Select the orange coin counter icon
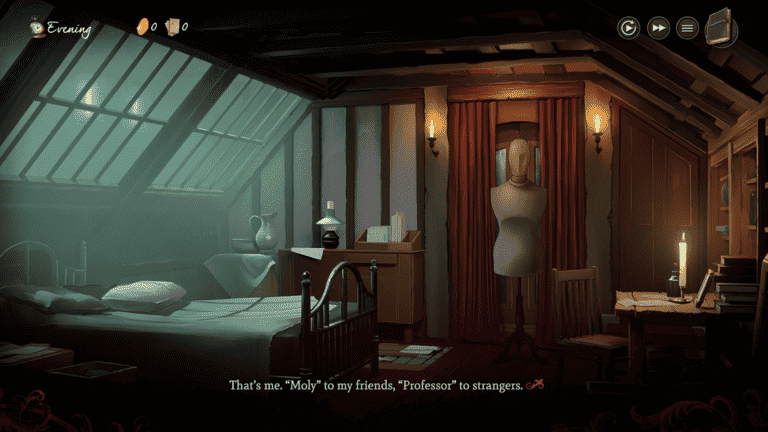The image size is (768, 432). (x=142, y=26)
